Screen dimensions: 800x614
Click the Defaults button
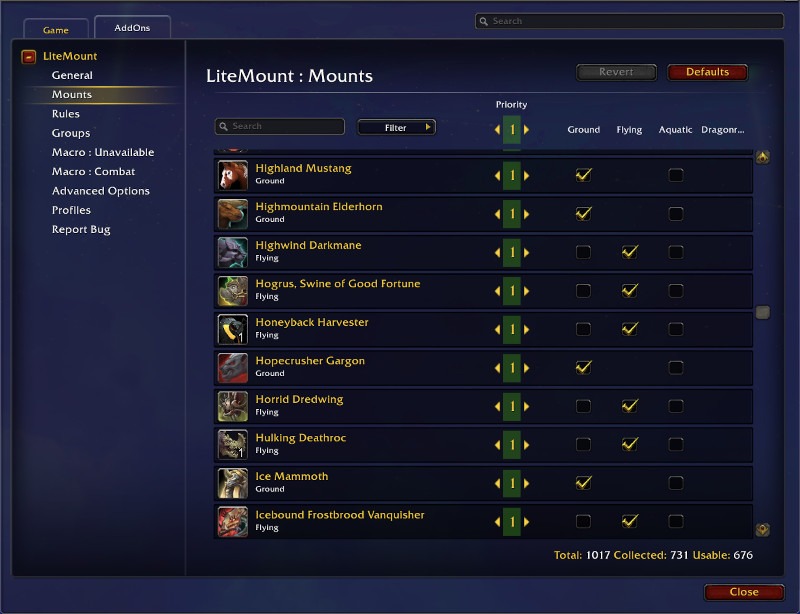coord(707,72)
